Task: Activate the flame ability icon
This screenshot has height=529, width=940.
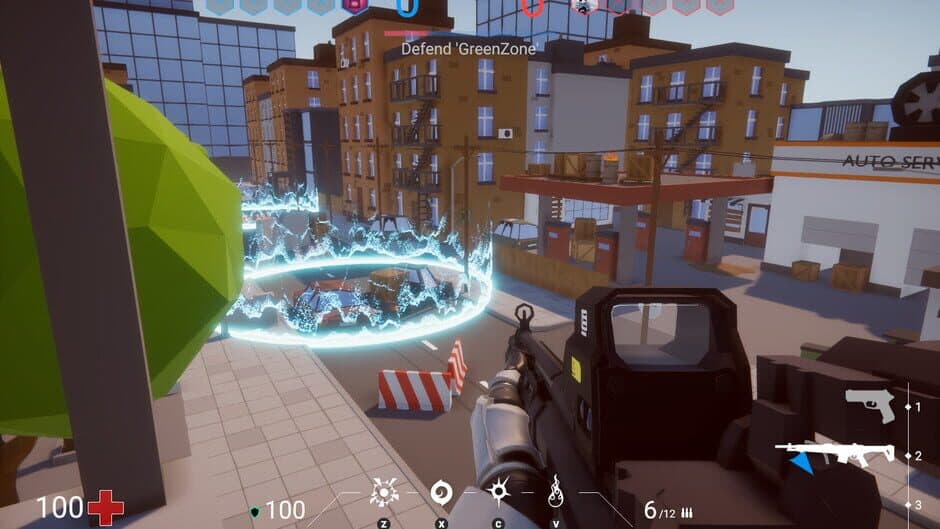Action: pyautogui.click(x=556, y=492)
